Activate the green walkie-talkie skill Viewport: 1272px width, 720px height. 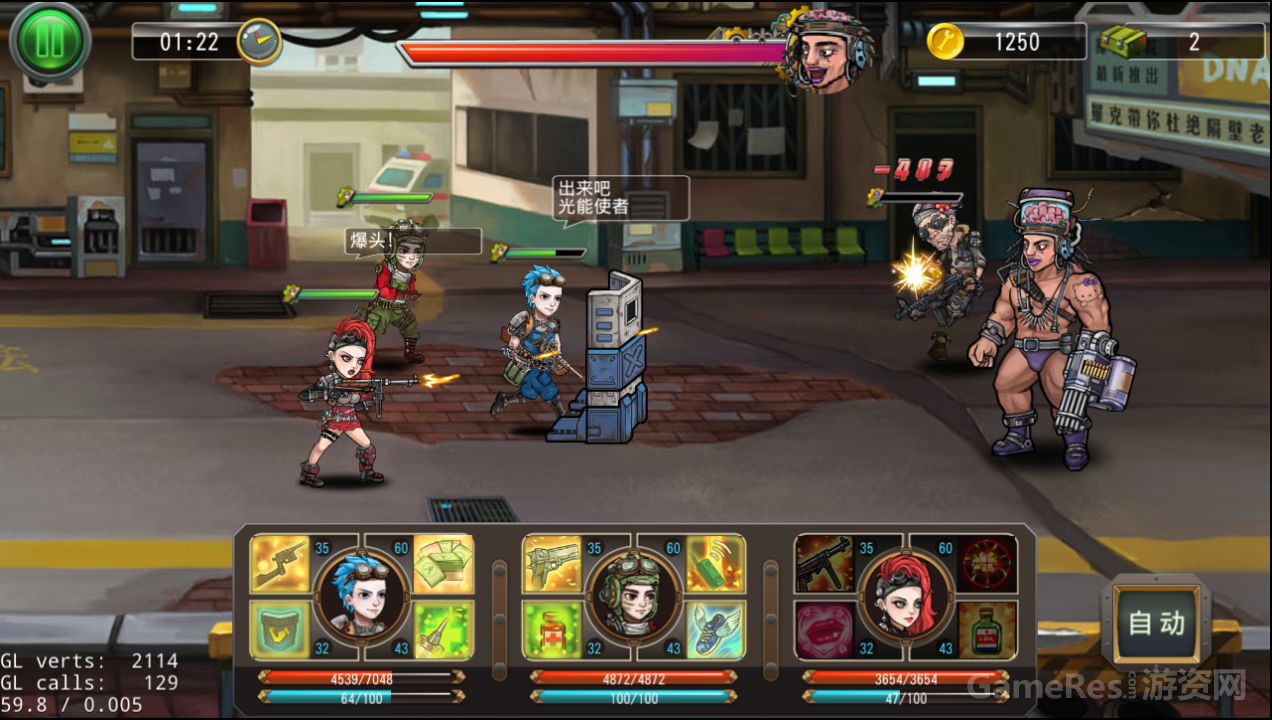tap(715, 564)
